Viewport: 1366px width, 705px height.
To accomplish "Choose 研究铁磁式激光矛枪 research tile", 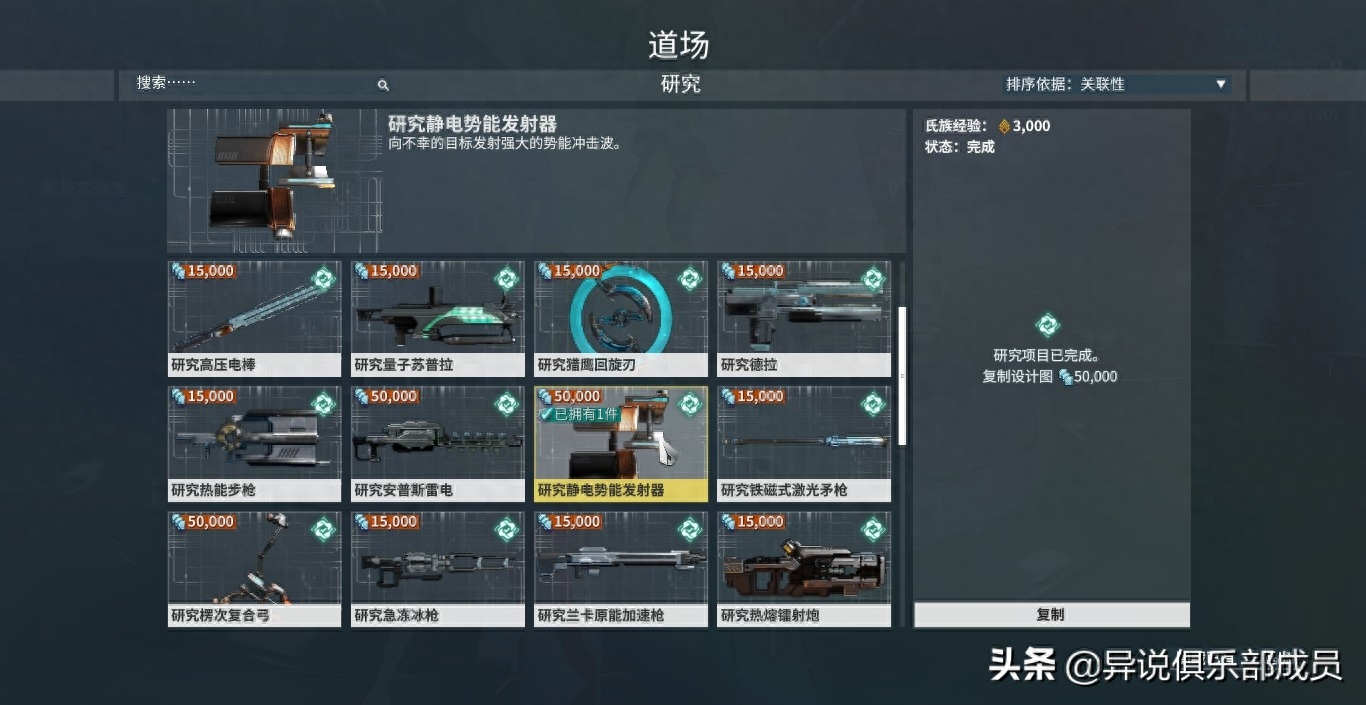I will [x=804, y=443].
